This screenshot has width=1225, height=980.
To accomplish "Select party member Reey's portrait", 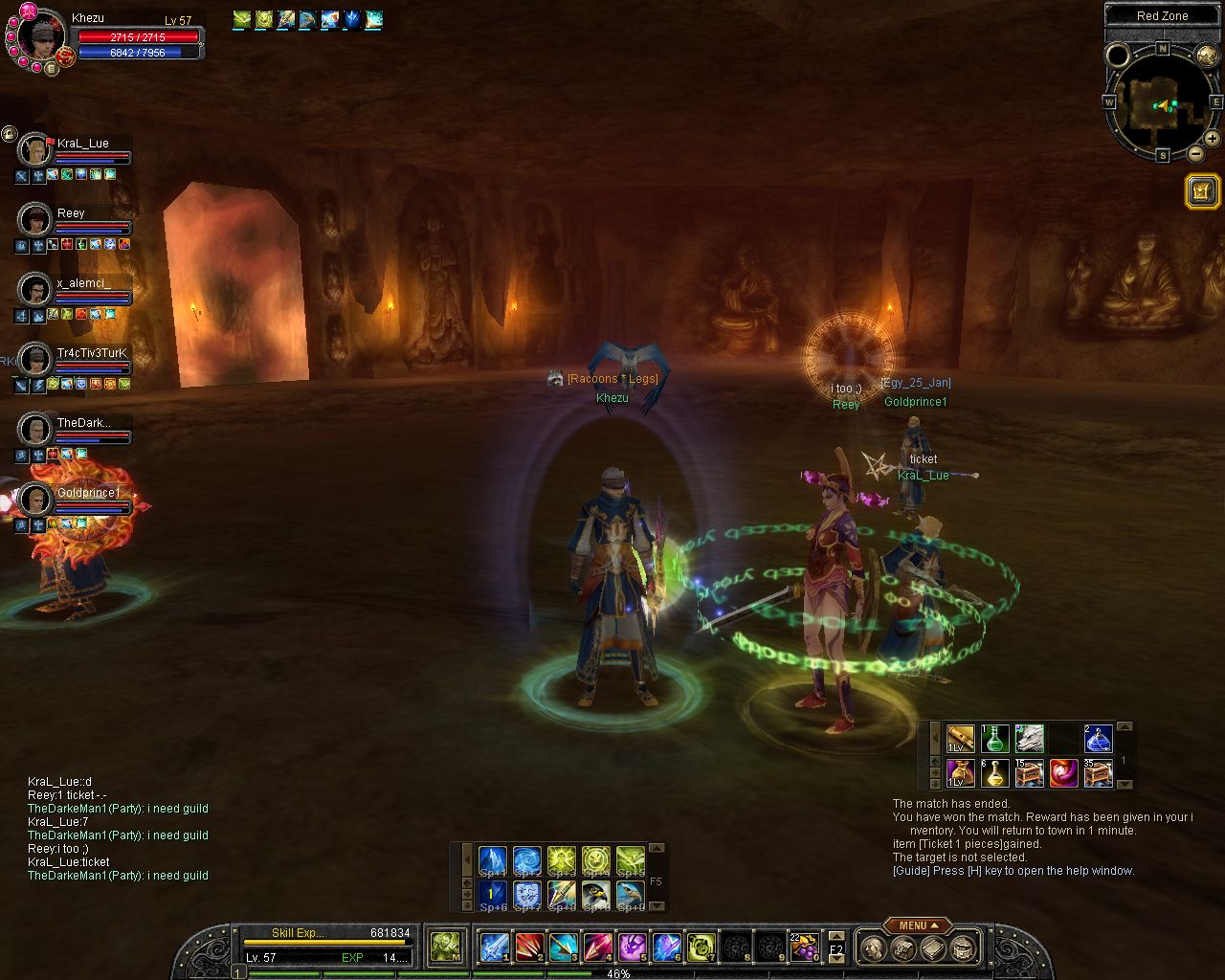I will click(x=34, y=219).
